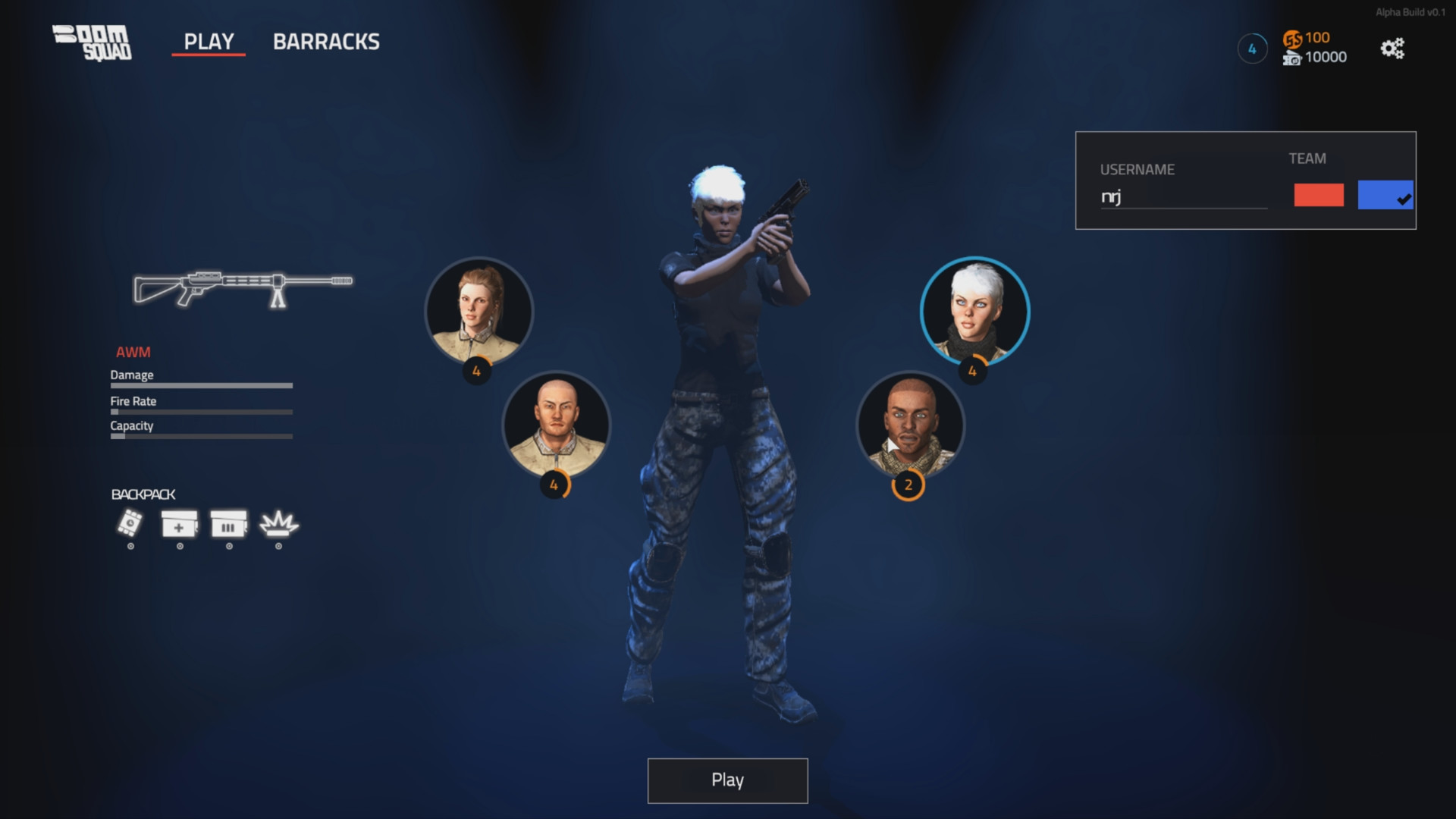Select the ammo box backpack item
1456x819 pixels.
click(x=228, y=525)
